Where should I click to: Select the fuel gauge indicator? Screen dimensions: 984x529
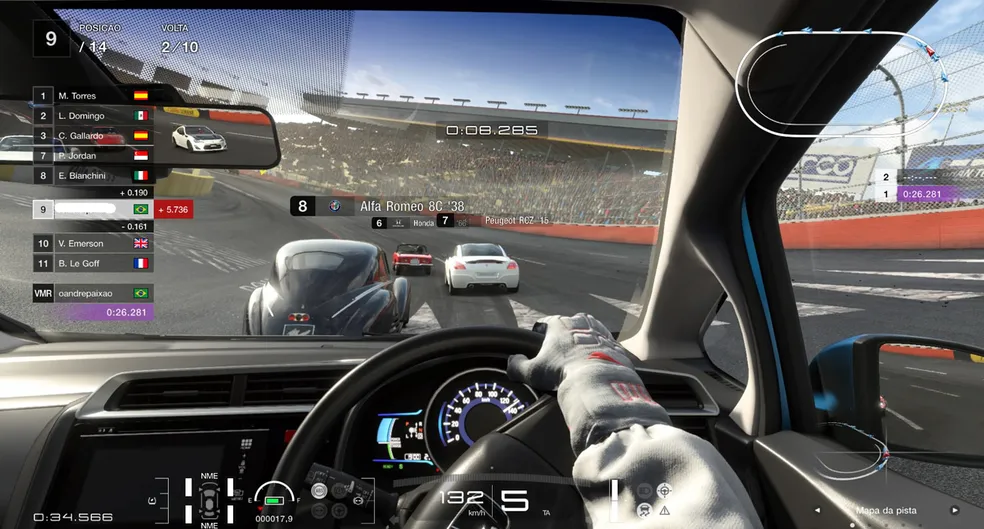(x=274, y=497)
